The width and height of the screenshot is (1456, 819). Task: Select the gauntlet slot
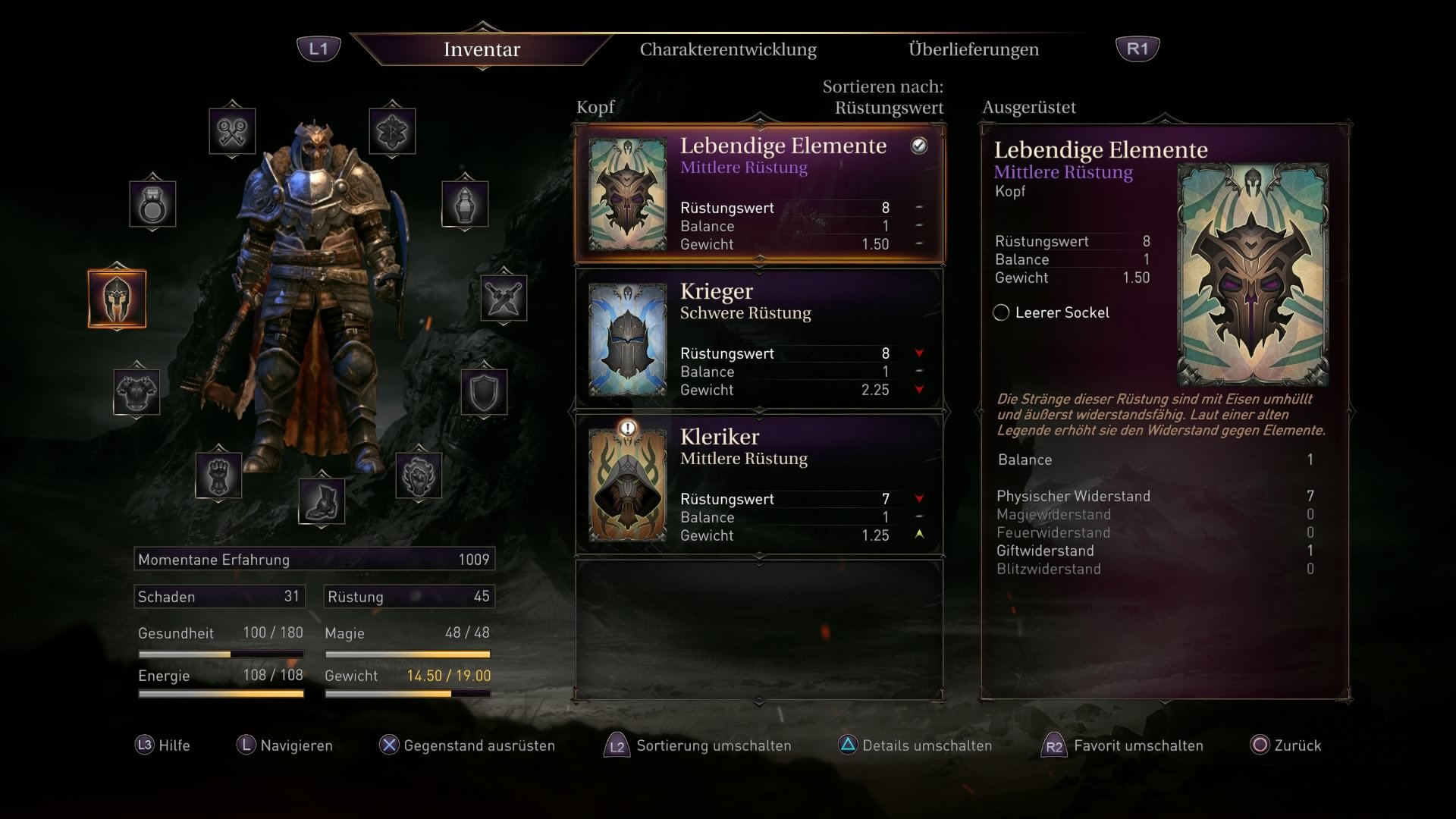tap(217, 473)
